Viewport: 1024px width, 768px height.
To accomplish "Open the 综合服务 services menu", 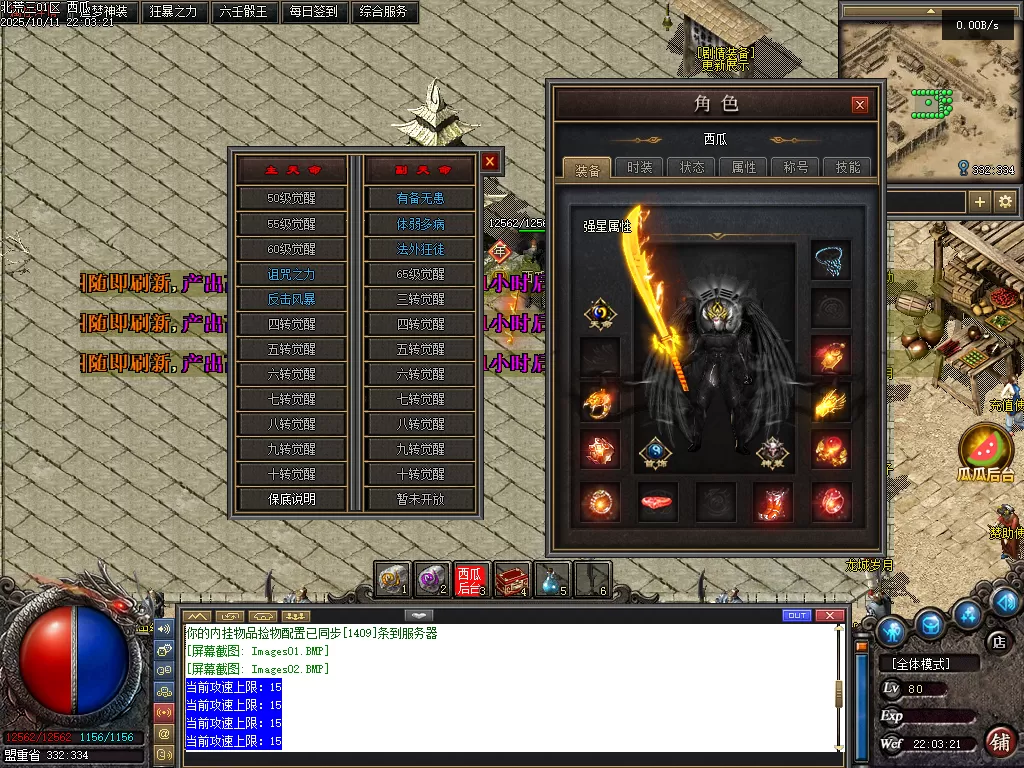I will pos(384,12).
